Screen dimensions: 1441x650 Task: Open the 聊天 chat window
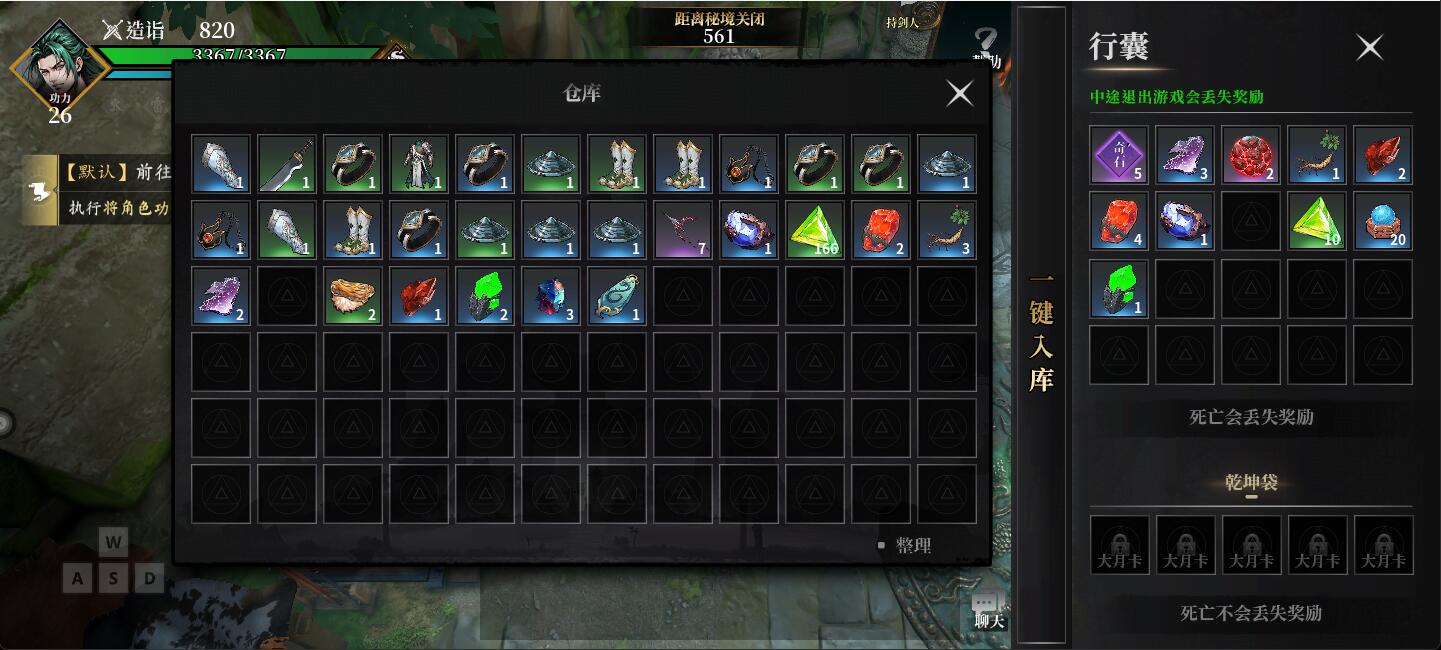click(988, 609)
